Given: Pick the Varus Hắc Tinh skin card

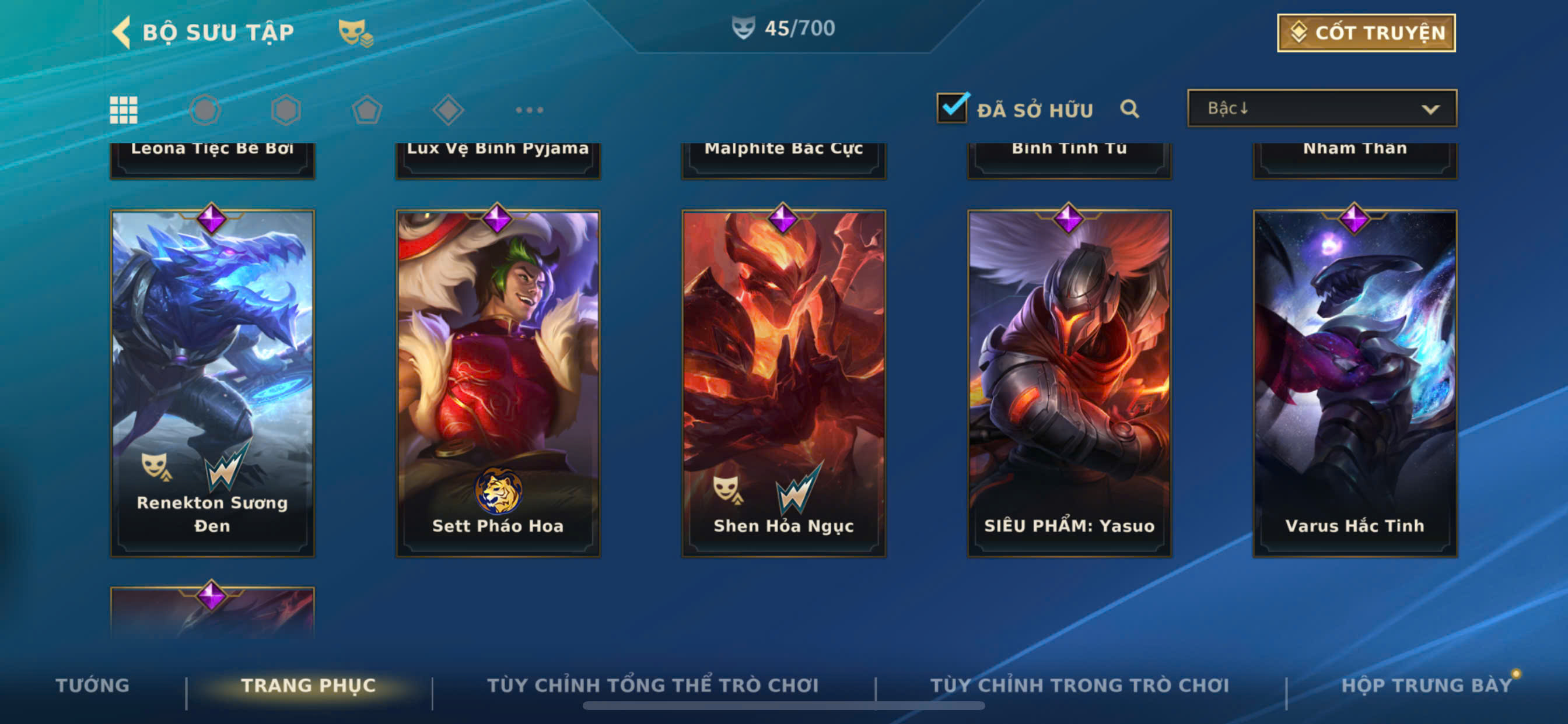Looking at the screenshot, I should click(1354, 384).
